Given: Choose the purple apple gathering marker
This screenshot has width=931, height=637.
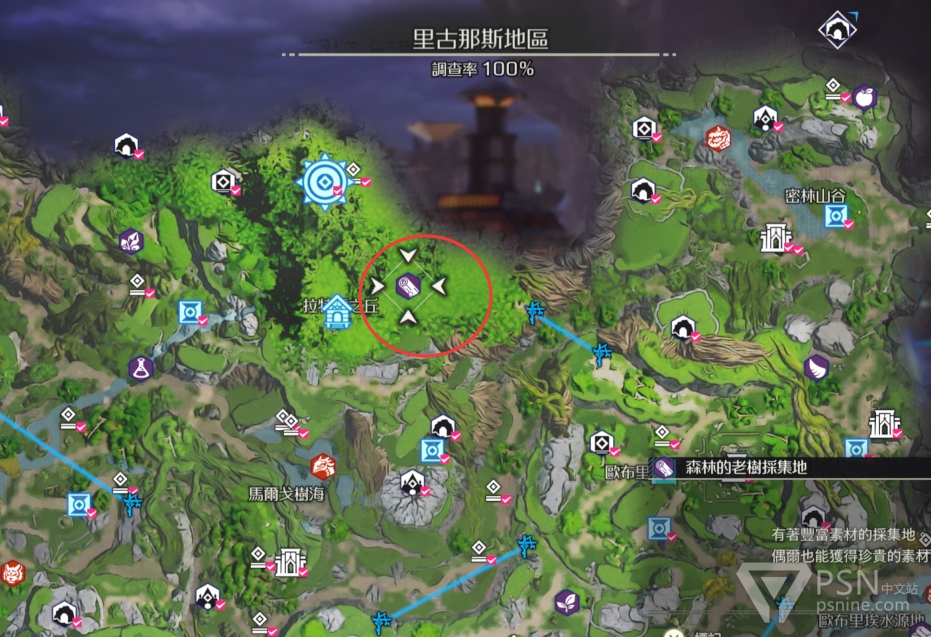Looking at the screenshot, I should 865,98.
